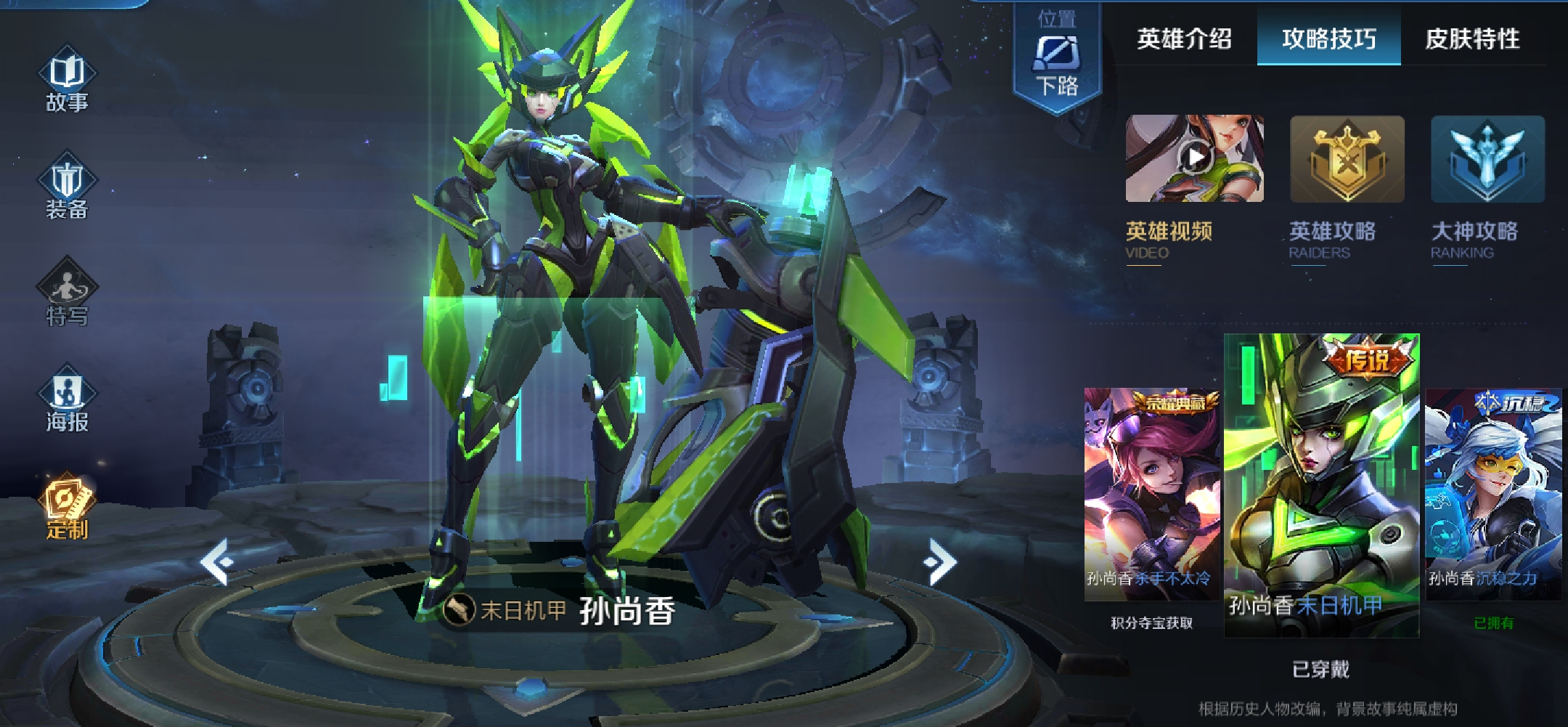Click the 末日机甲 孙尚香 name banner

tap(559, 611)
